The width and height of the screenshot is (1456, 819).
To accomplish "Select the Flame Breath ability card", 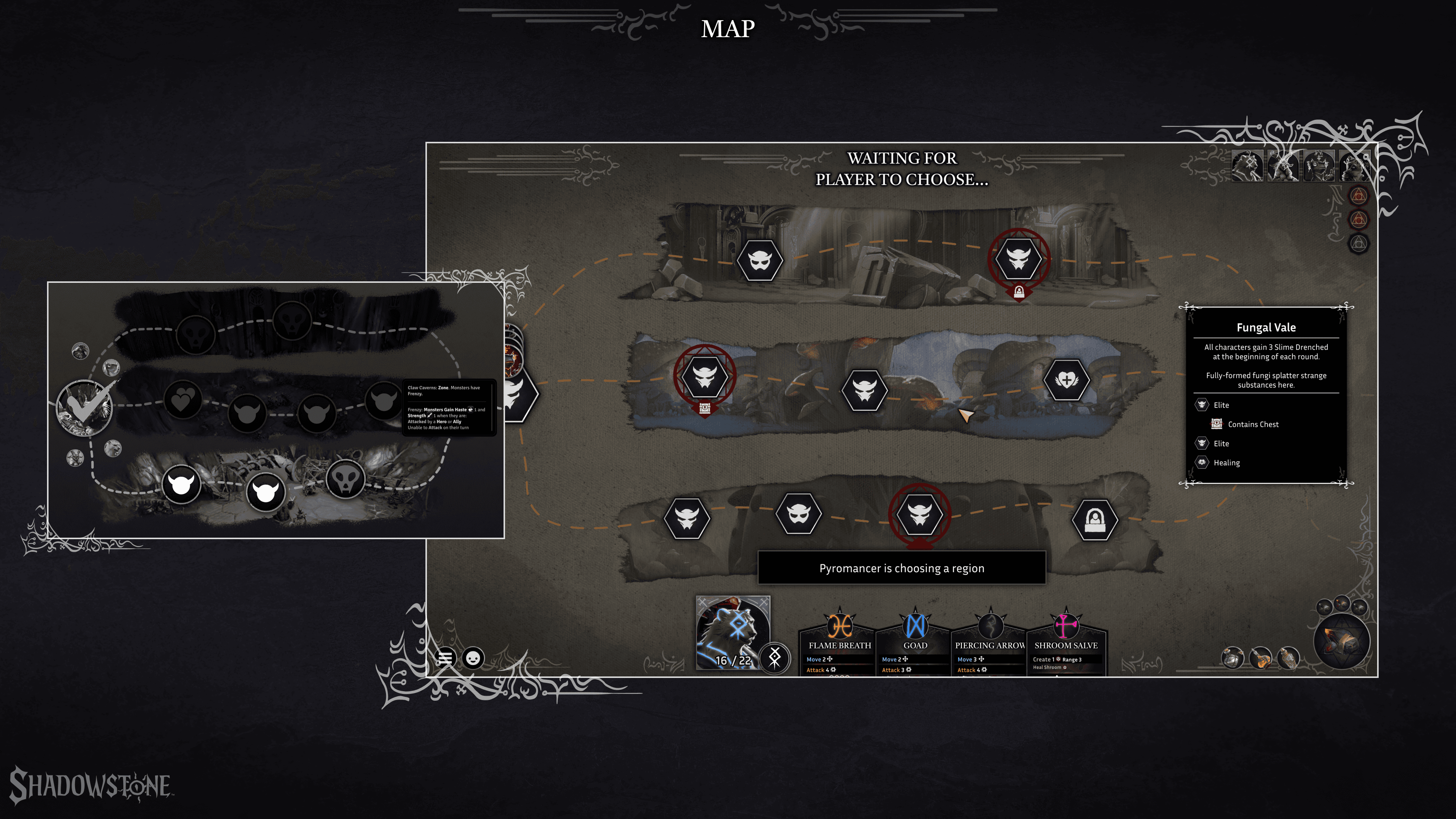I will (839, 645).
